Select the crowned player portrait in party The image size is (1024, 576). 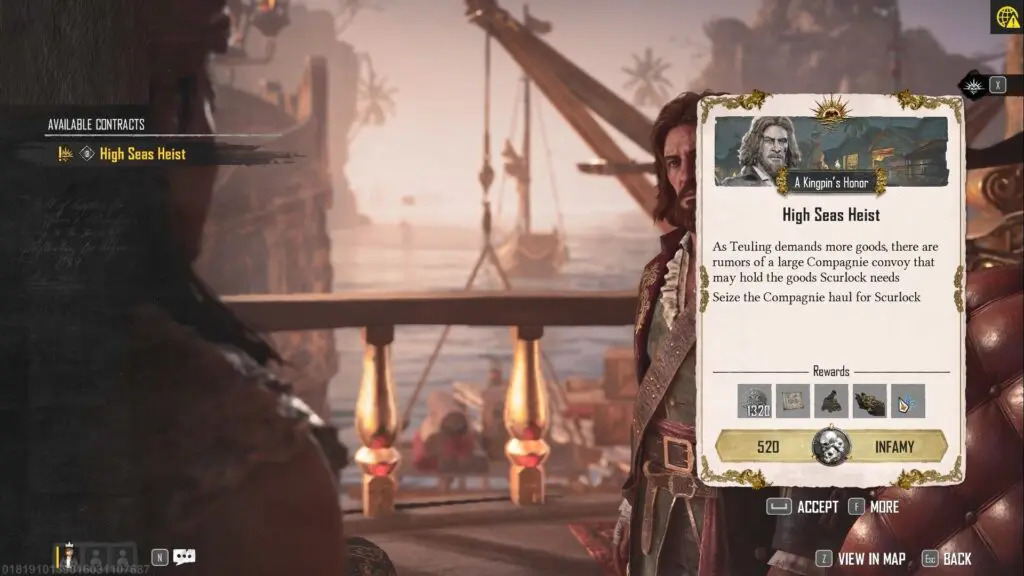tap(69, 556)
